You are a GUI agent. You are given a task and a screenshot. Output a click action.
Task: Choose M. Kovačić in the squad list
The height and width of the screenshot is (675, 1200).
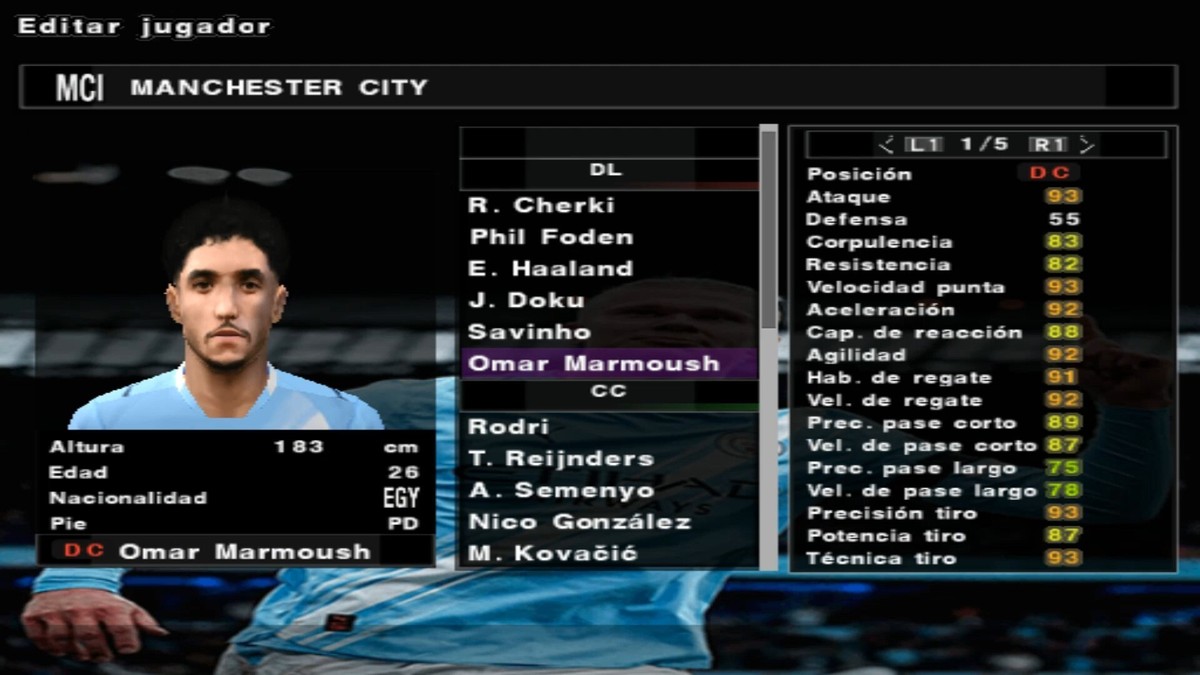pyautogui.click(x=552, y=553)
